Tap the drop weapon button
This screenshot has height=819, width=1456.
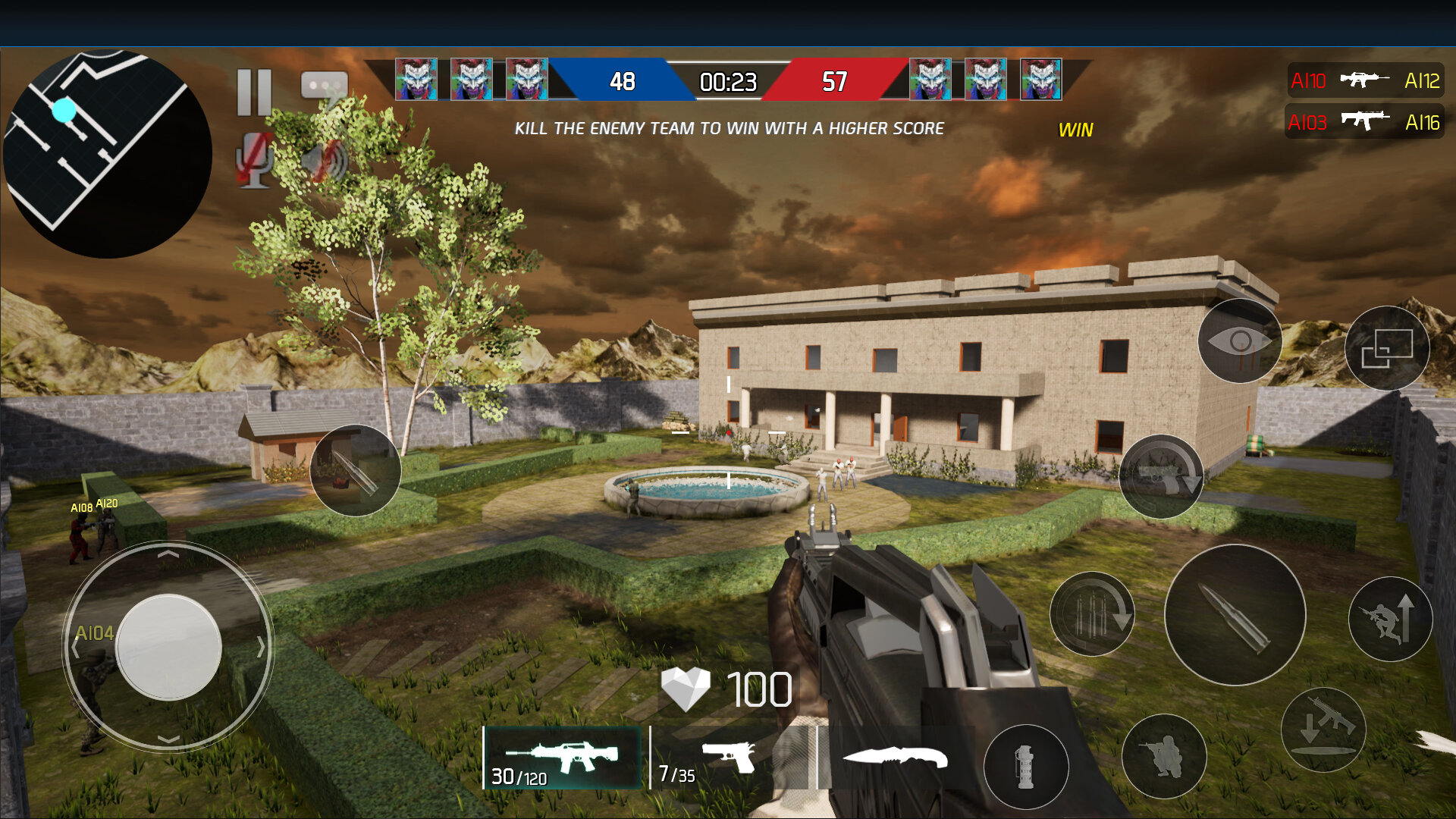tap(1323, 730)
